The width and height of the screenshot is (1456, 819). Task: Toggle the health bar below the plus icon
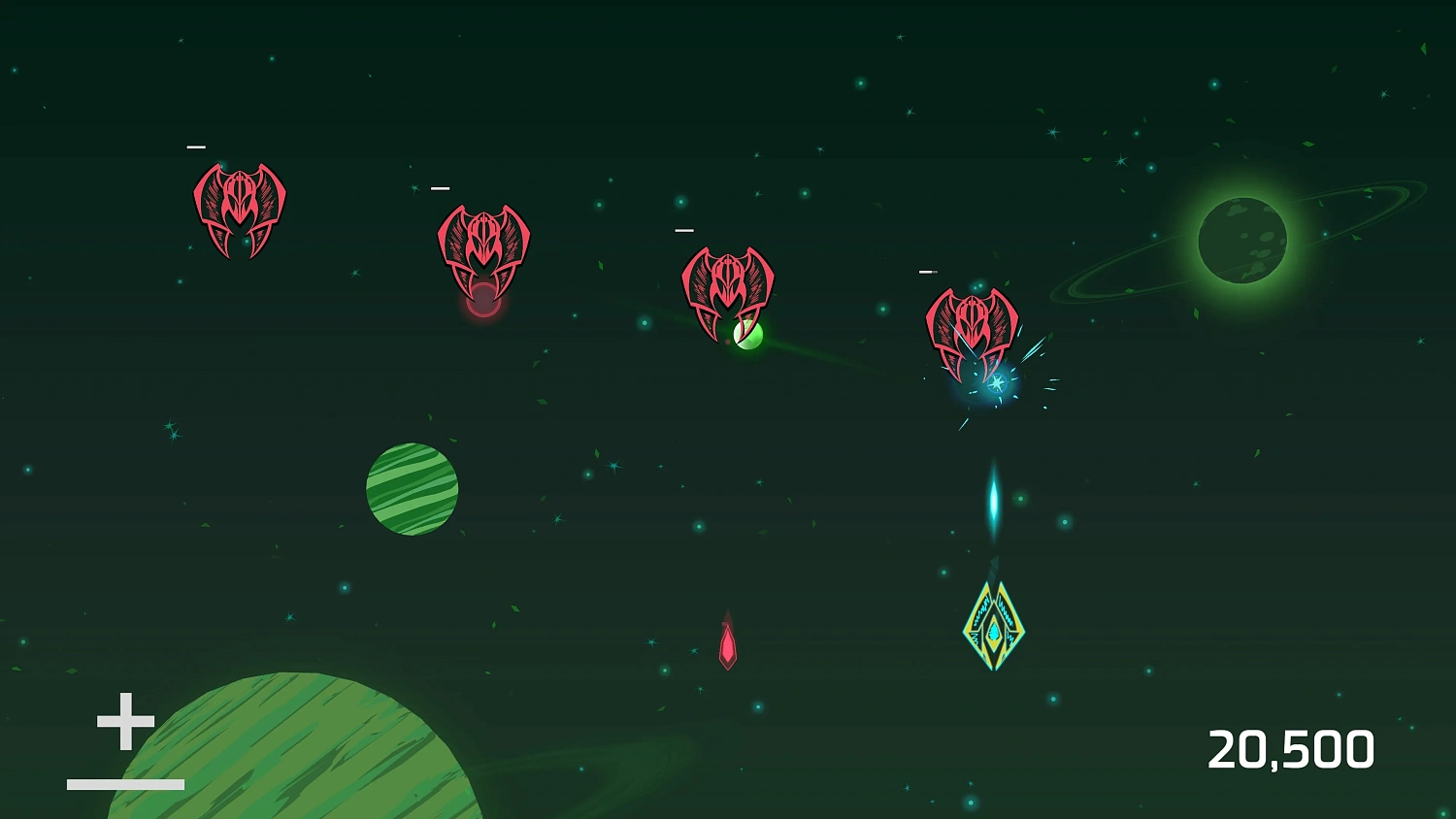124,782
